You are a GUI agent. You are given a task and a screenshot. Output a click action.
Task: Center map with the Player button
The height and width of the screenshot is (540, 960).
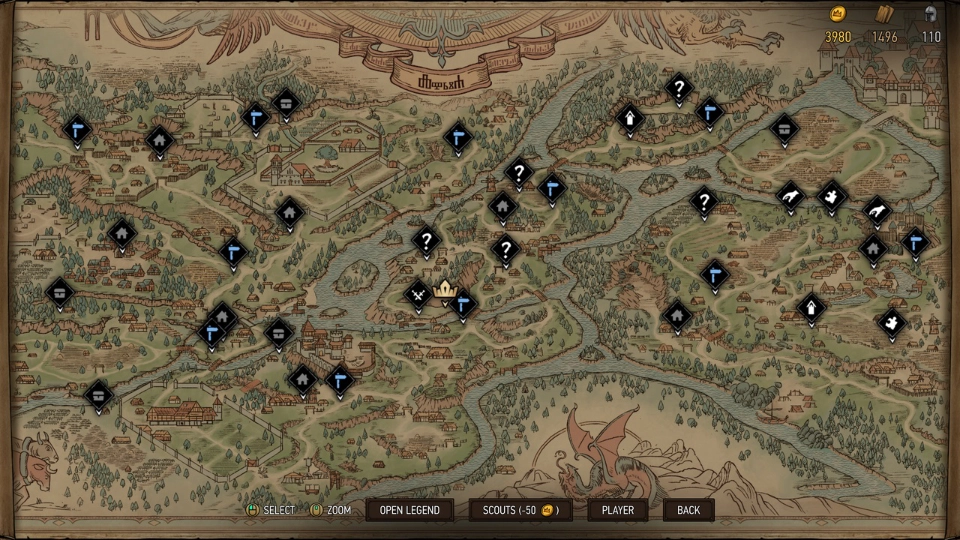coord(617,510)
